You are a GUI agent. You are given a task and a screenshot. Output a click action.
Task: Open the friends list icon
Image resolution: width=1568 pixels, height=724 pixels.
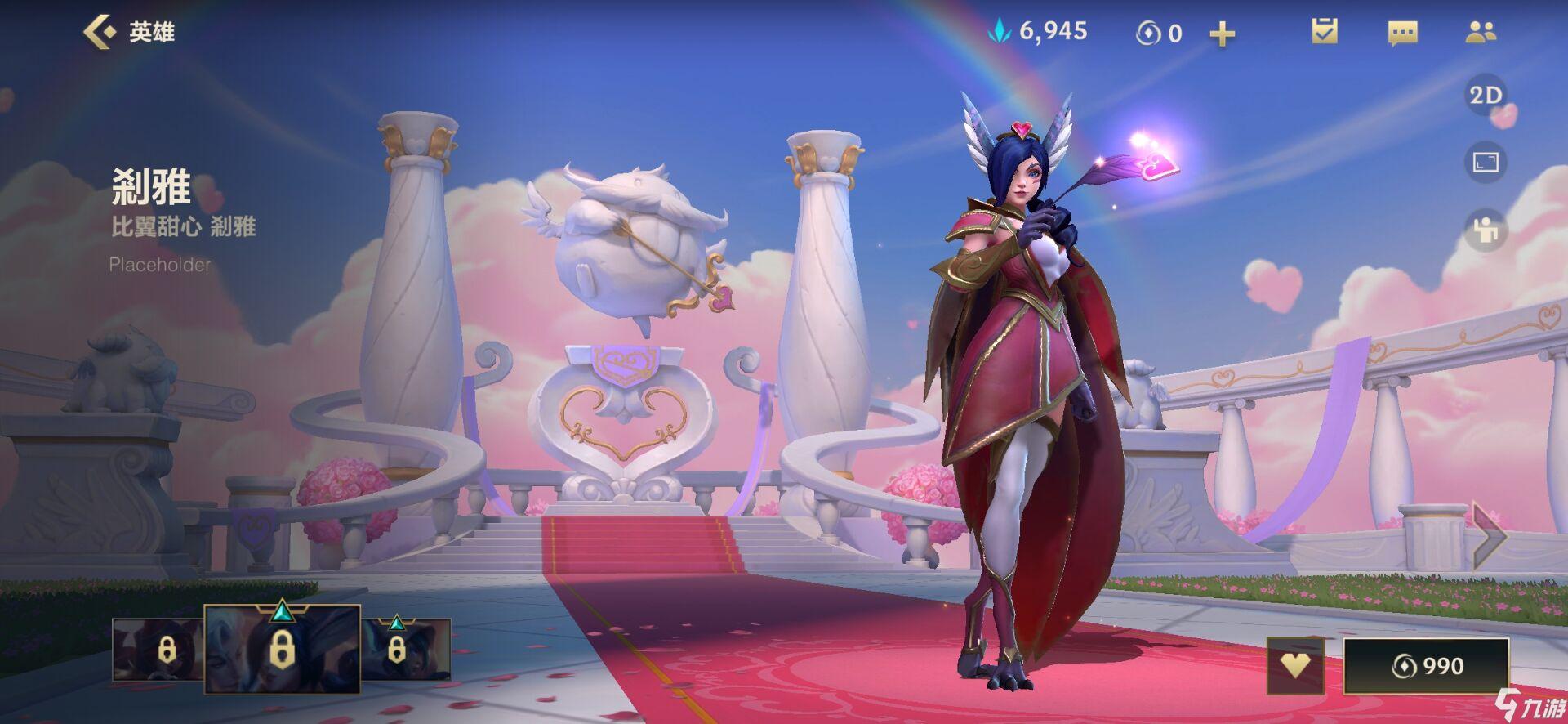coord(1480,32)
